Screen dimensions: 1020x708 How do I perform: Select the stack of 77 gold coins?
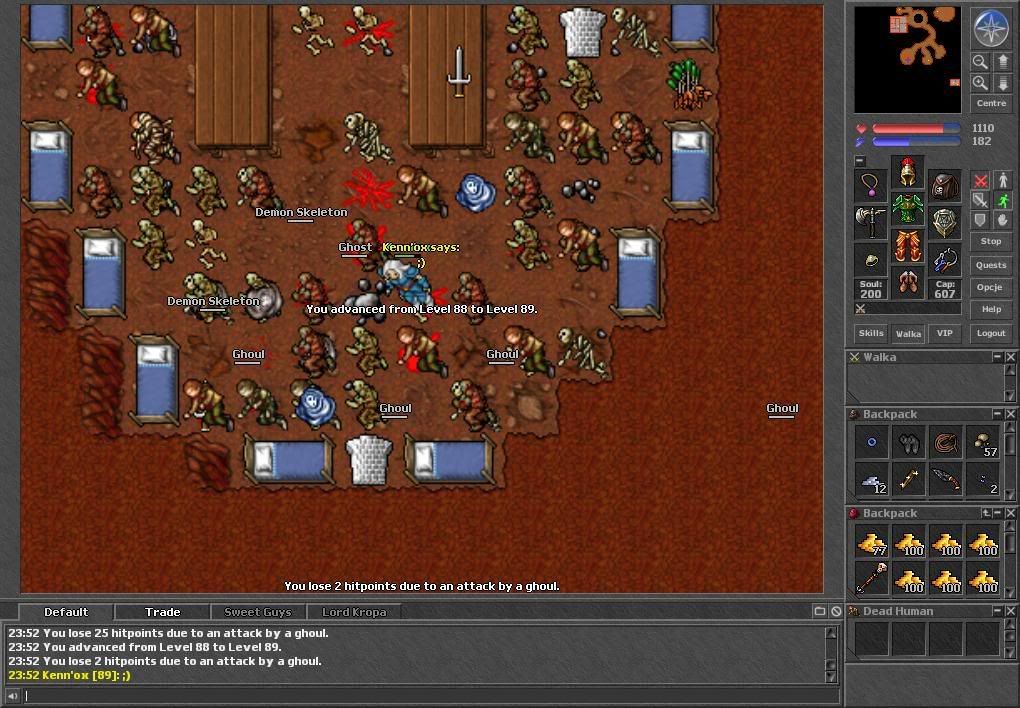click(871, 542)
